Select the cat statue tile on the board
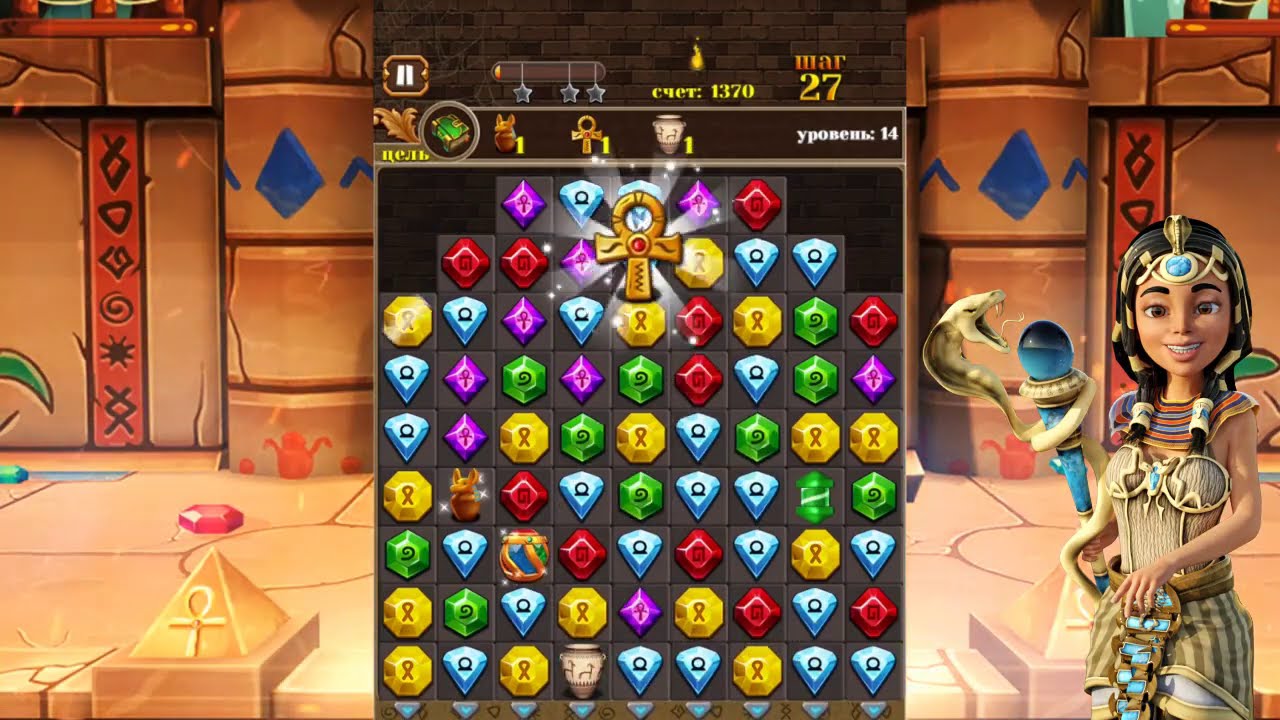This screenshot has height=720, width=1280. pyautogui.click(x=465, y=495)
